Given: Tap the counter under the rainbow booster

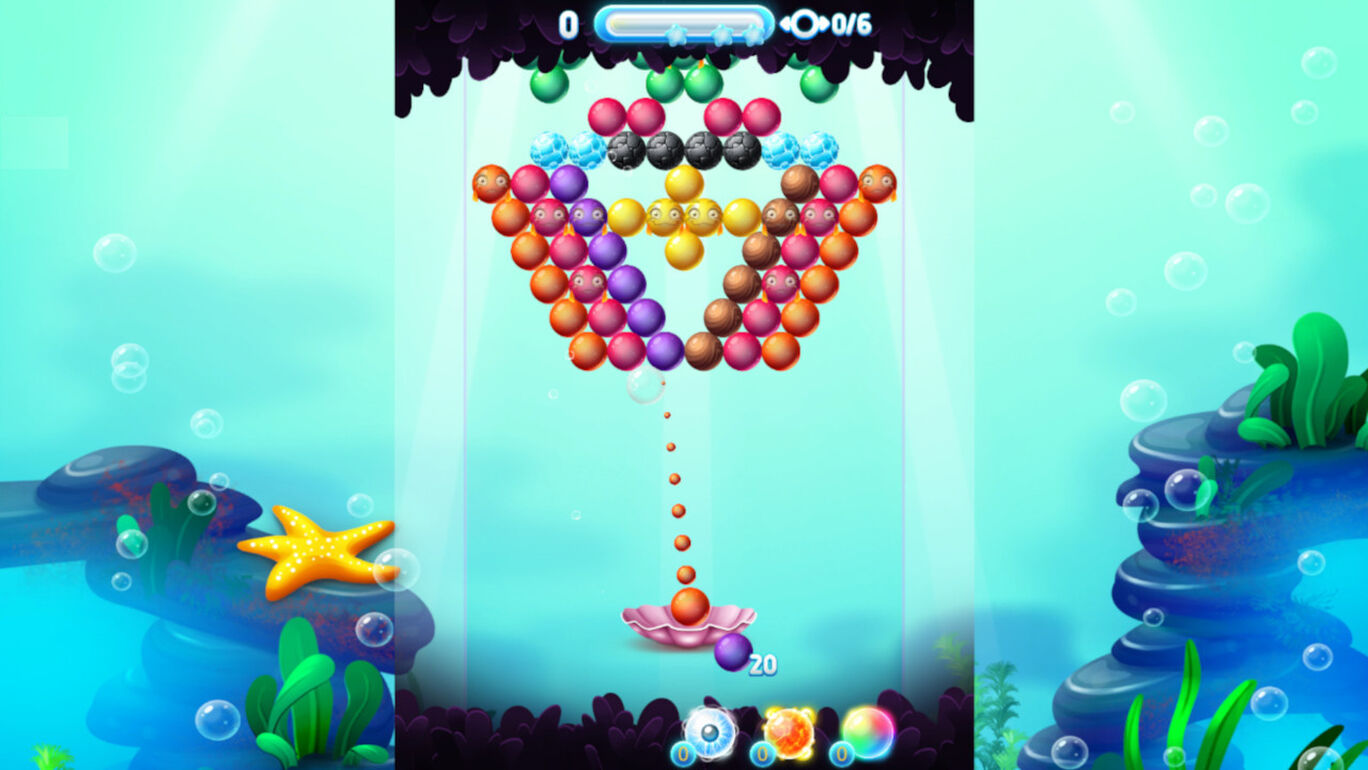Looking at the screenshot, I should 840,752.
